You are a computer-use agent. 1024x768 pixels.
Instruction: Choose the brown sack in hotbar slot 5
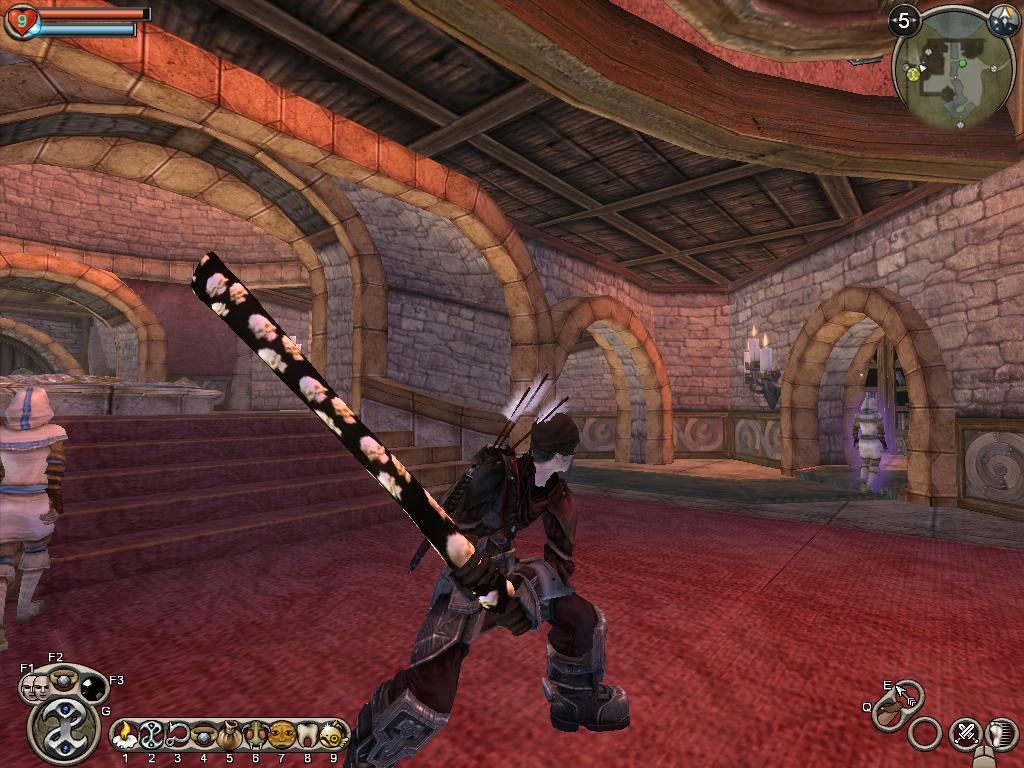(230, 735)
